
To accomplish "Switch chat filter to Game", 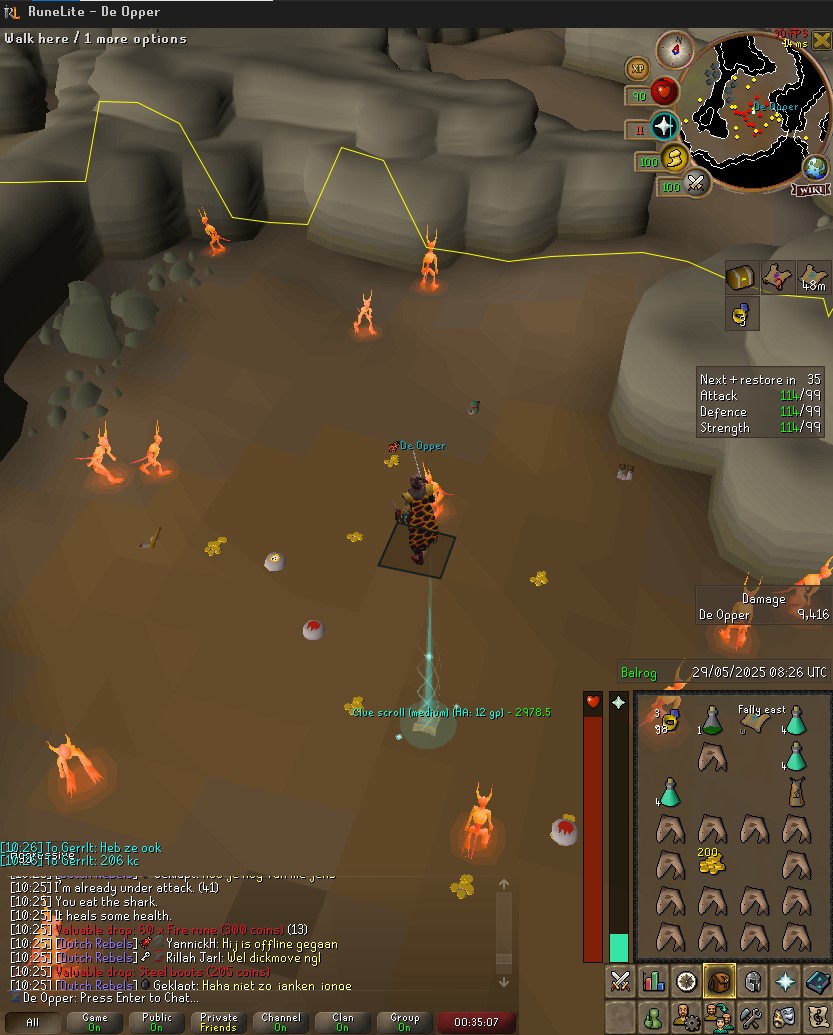I will click(x=95, y=1022).
